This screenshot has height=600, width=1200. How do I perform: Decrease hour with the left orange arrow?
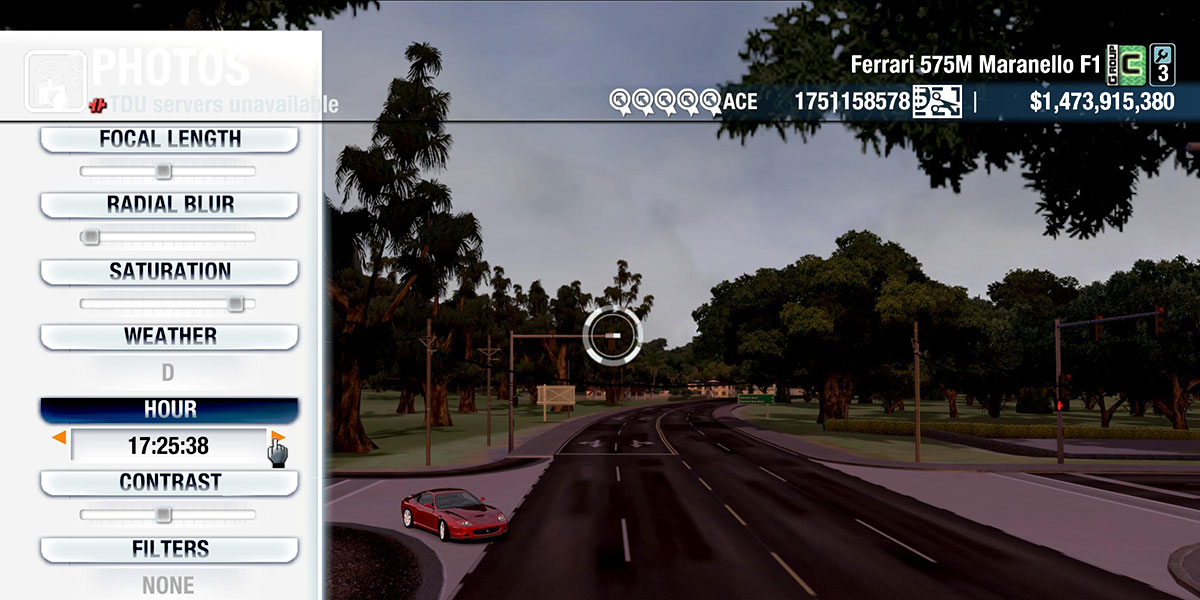point(60,438)
